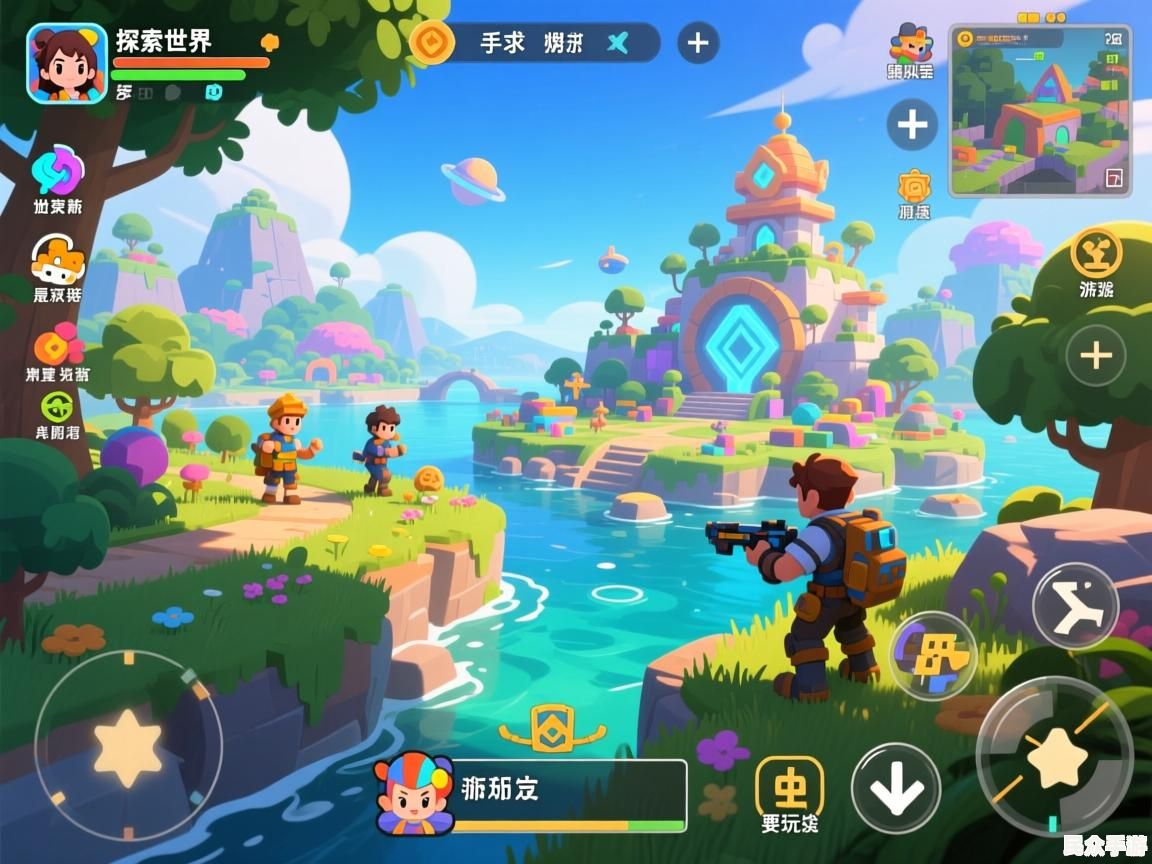The image size is (1152, 864).
Task: Open the minimap
Action: pos(1040,110)
